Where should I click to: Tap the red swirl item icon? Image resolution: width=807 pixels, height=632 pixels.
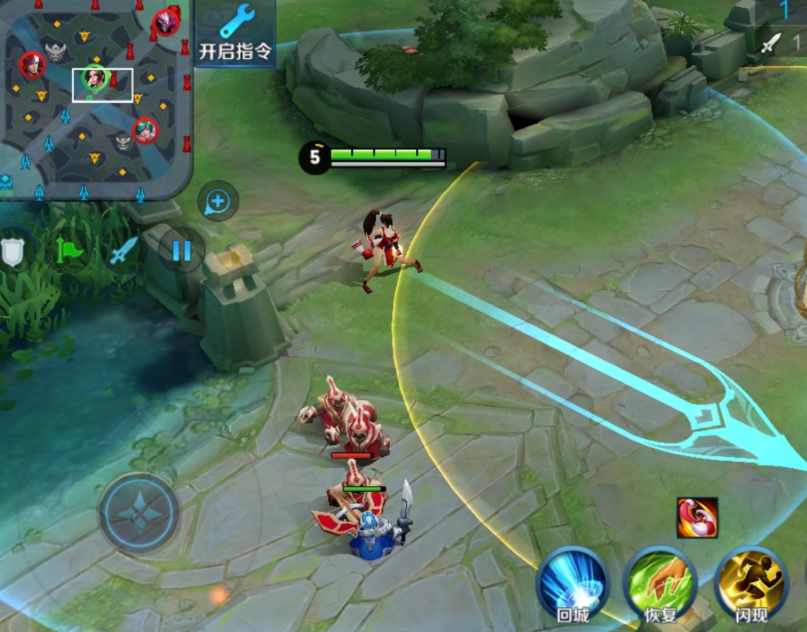point(696,517)
